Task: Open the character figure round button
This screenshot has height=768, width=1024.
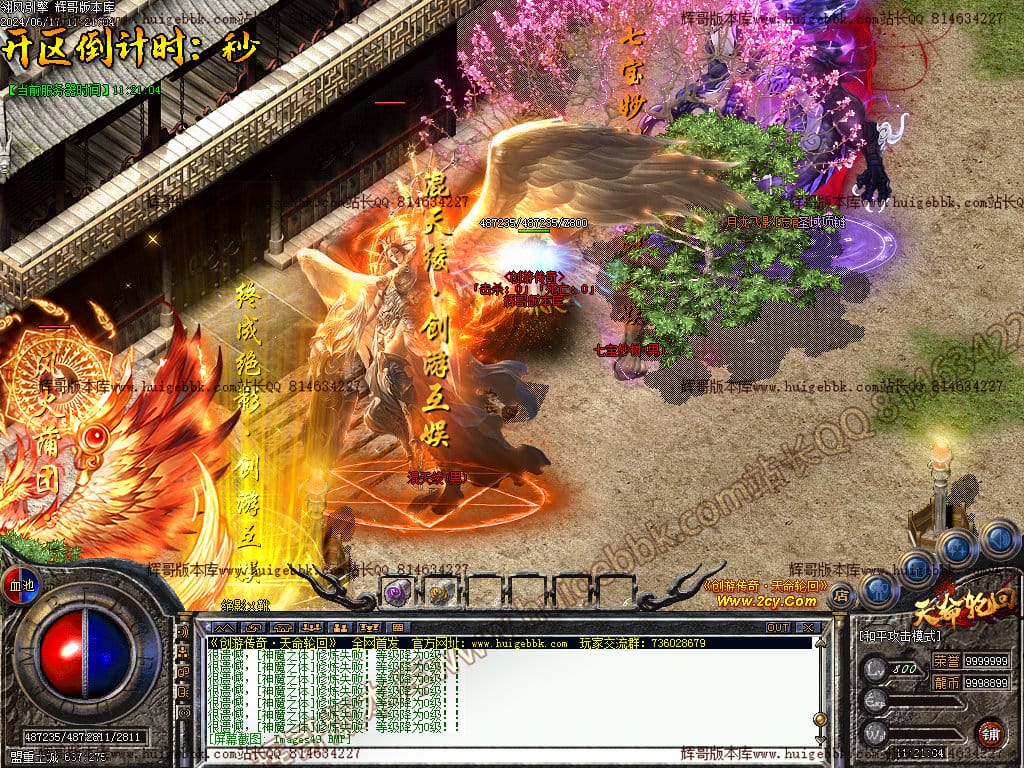Action: pyautogui.click(x=878, y=589)
